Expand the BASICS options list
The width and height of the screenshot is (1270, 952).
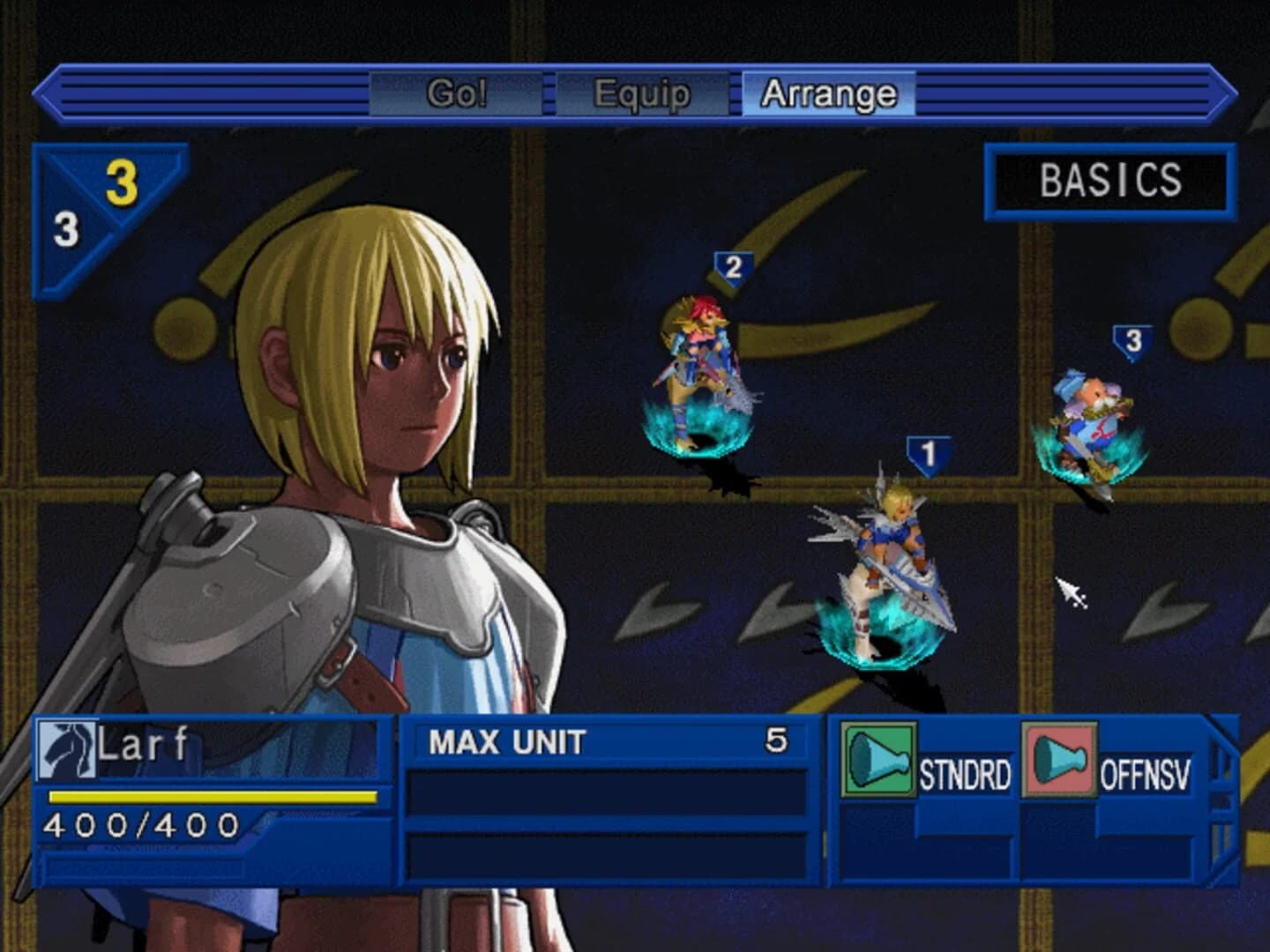point(1112,180)
